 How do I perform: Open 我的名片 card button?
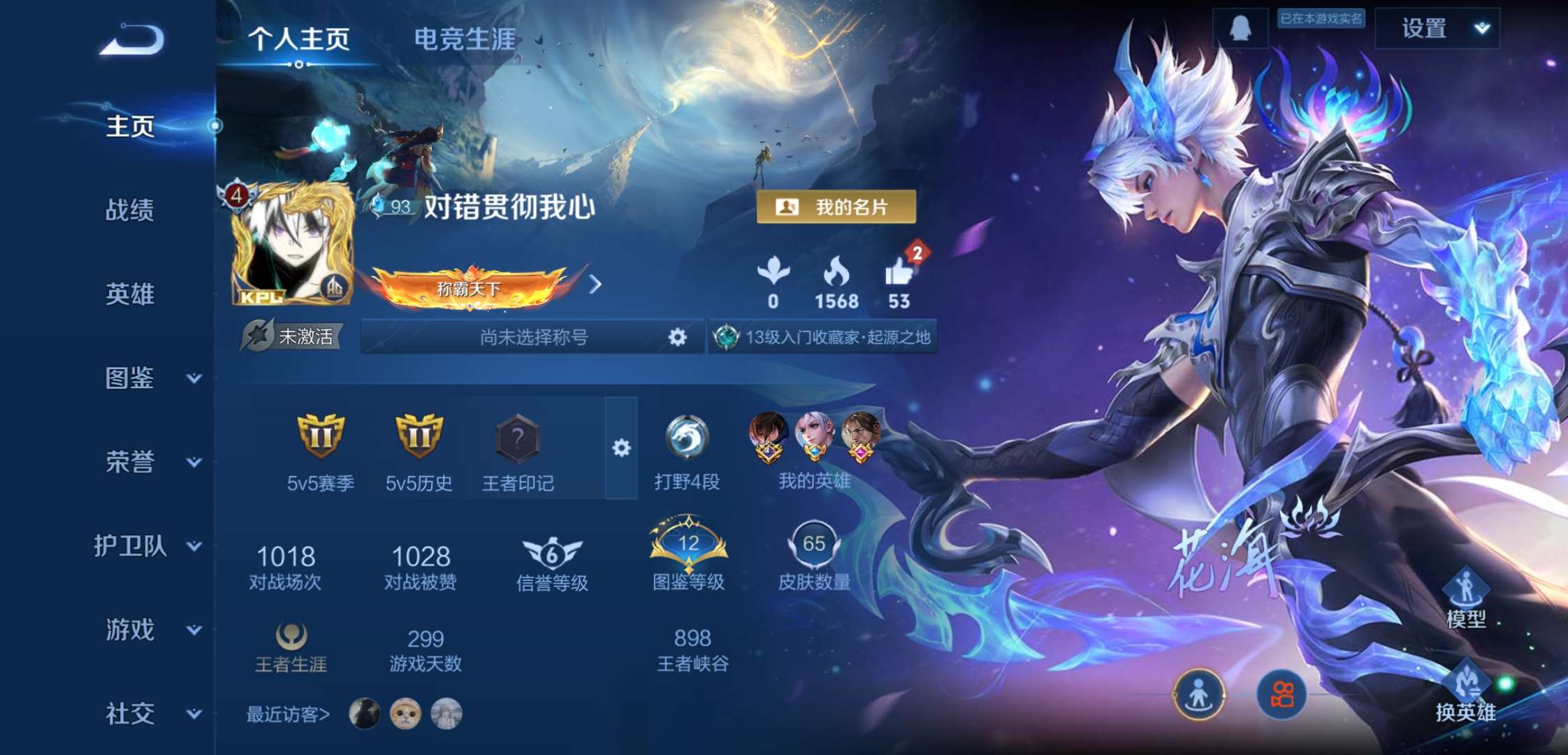[839, 208]
